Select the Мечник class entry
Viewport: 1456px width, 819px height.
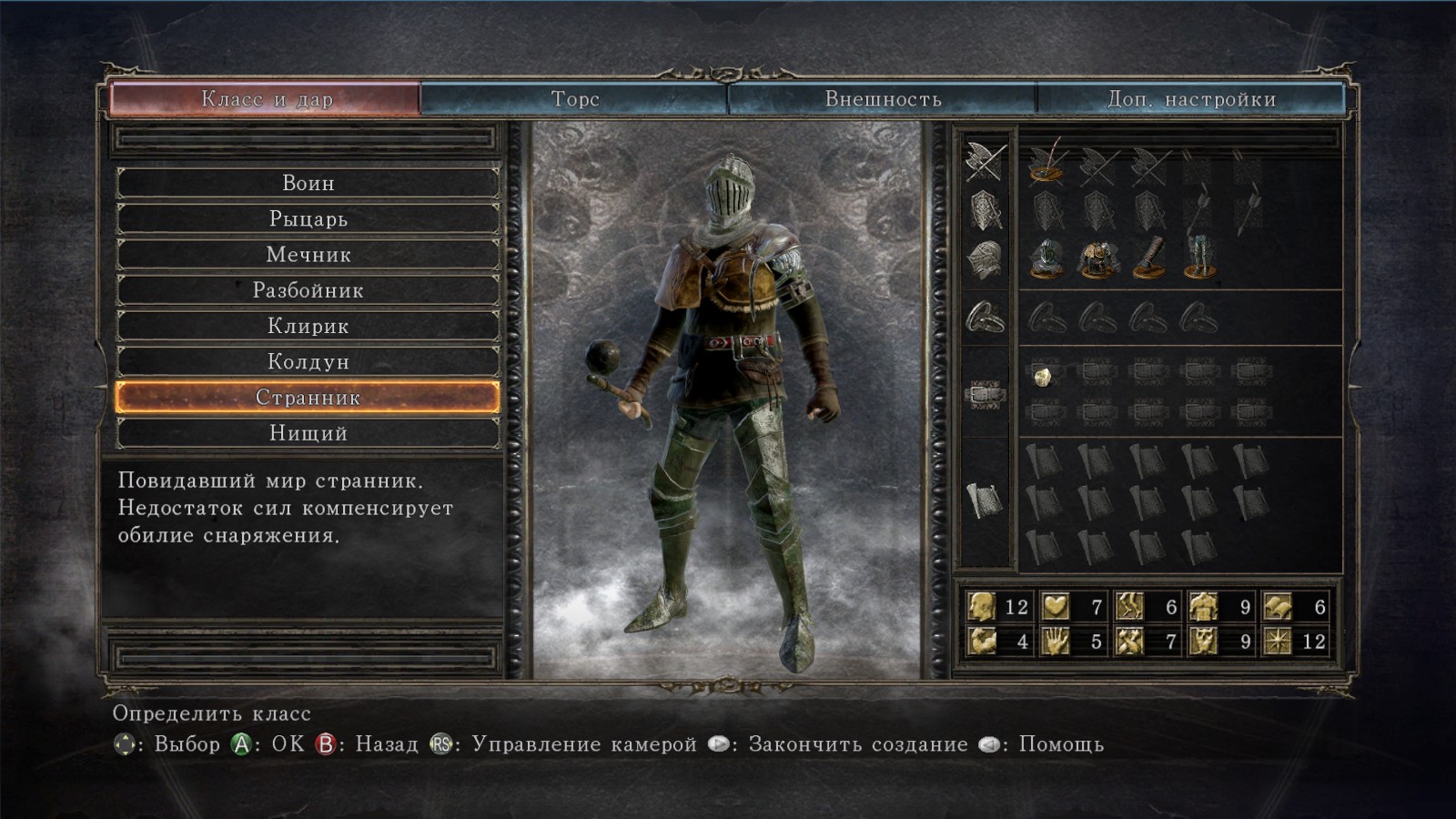click(x=308, y=255)
